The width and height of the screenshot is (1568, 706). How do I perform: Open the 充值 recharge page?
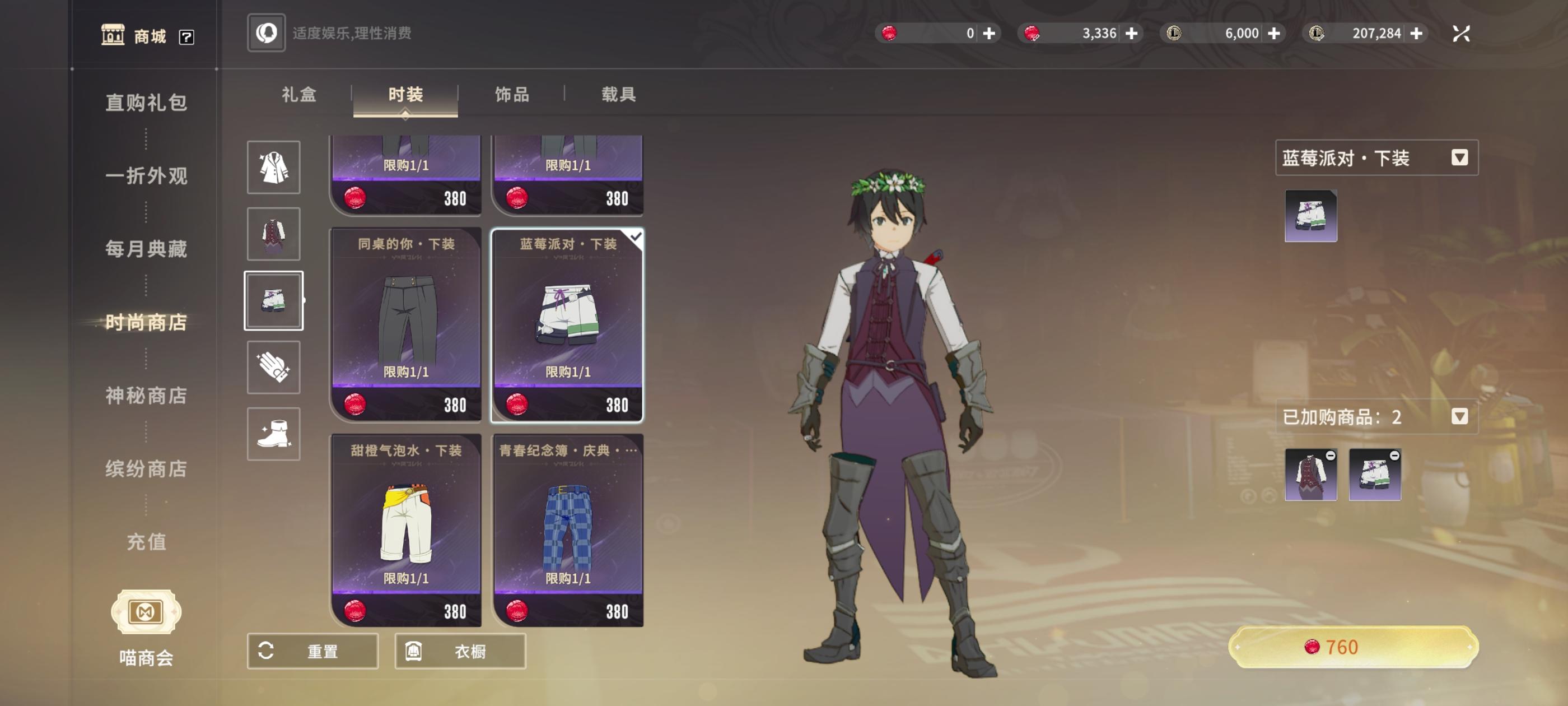tap(146, 541)
